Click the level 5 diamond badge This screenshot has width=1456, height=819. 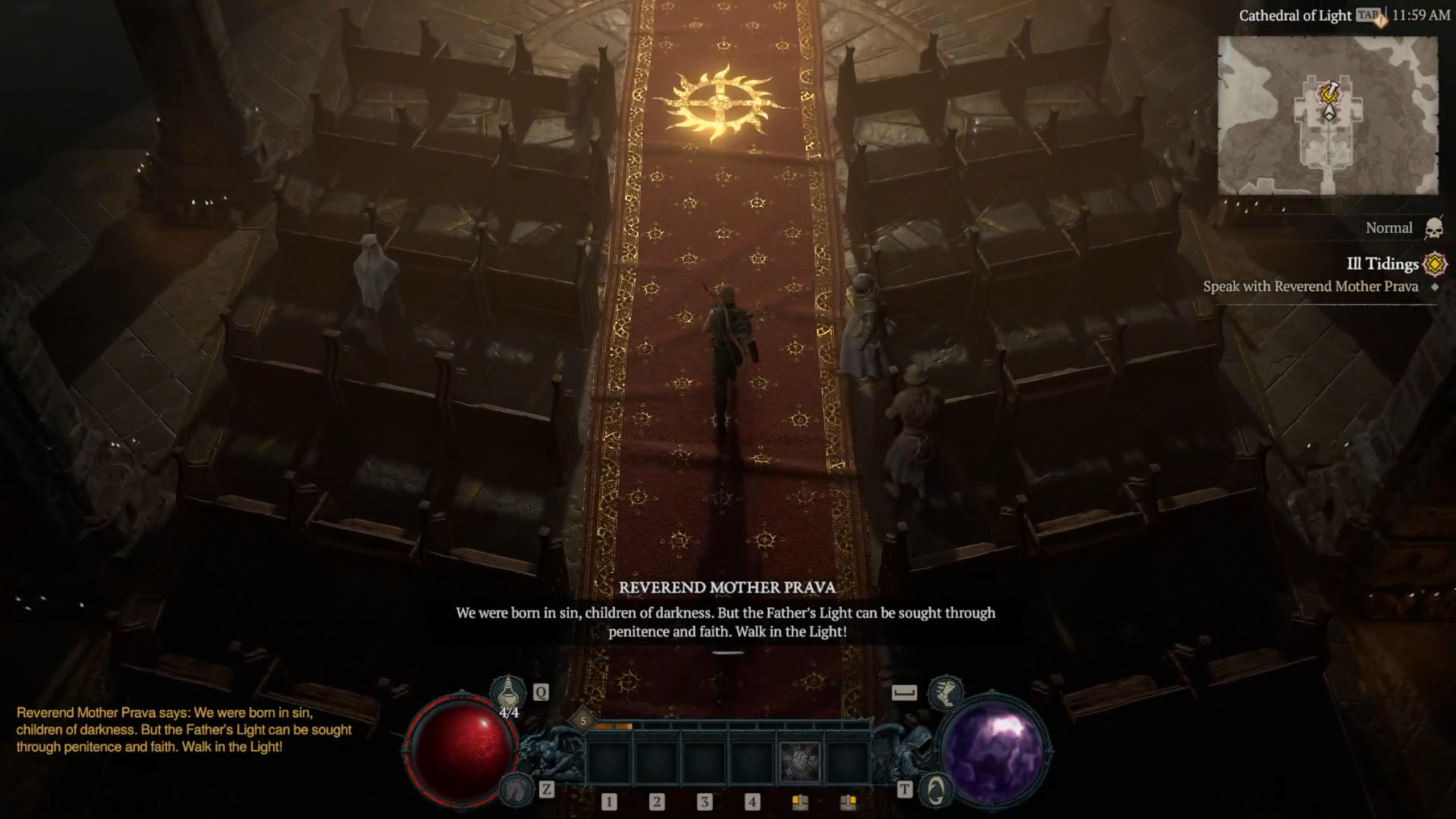tap(583, 721)
